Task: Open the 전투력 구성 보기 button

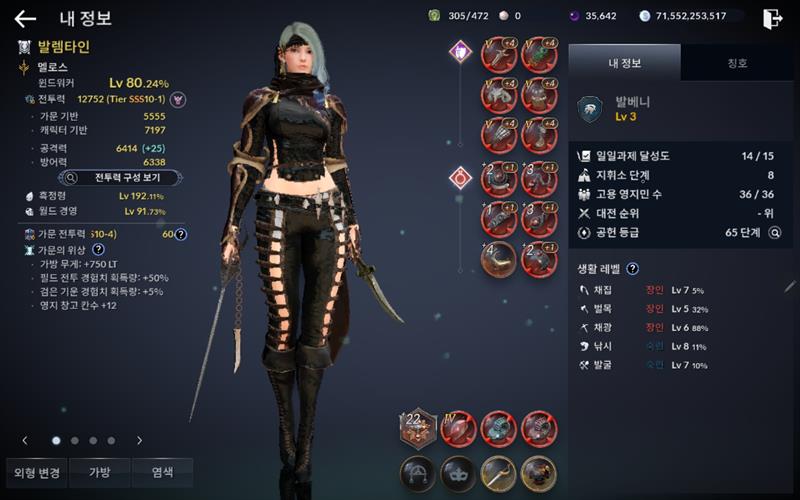Action: tap(121, 177)
